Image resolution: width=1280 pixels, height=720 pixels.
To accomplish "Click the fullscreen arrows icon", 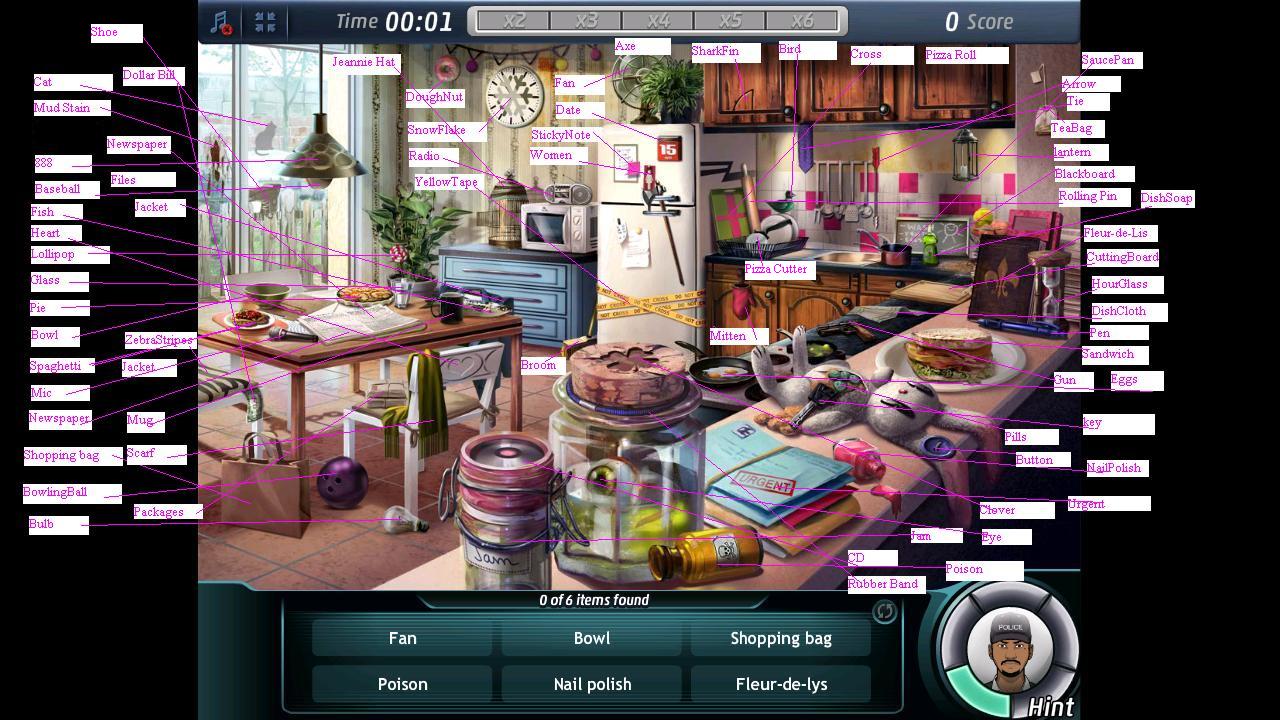I will click(265, 22).
